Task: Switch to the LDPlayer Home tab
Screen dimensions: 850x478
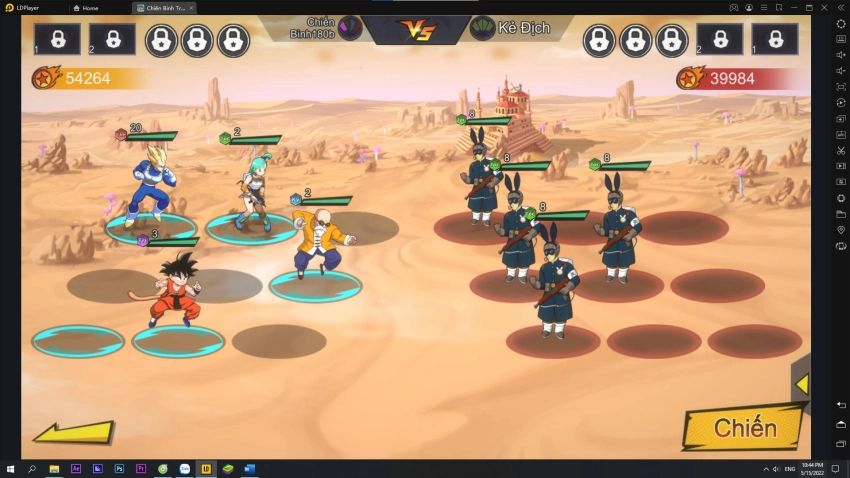Action: pos(90,7)
